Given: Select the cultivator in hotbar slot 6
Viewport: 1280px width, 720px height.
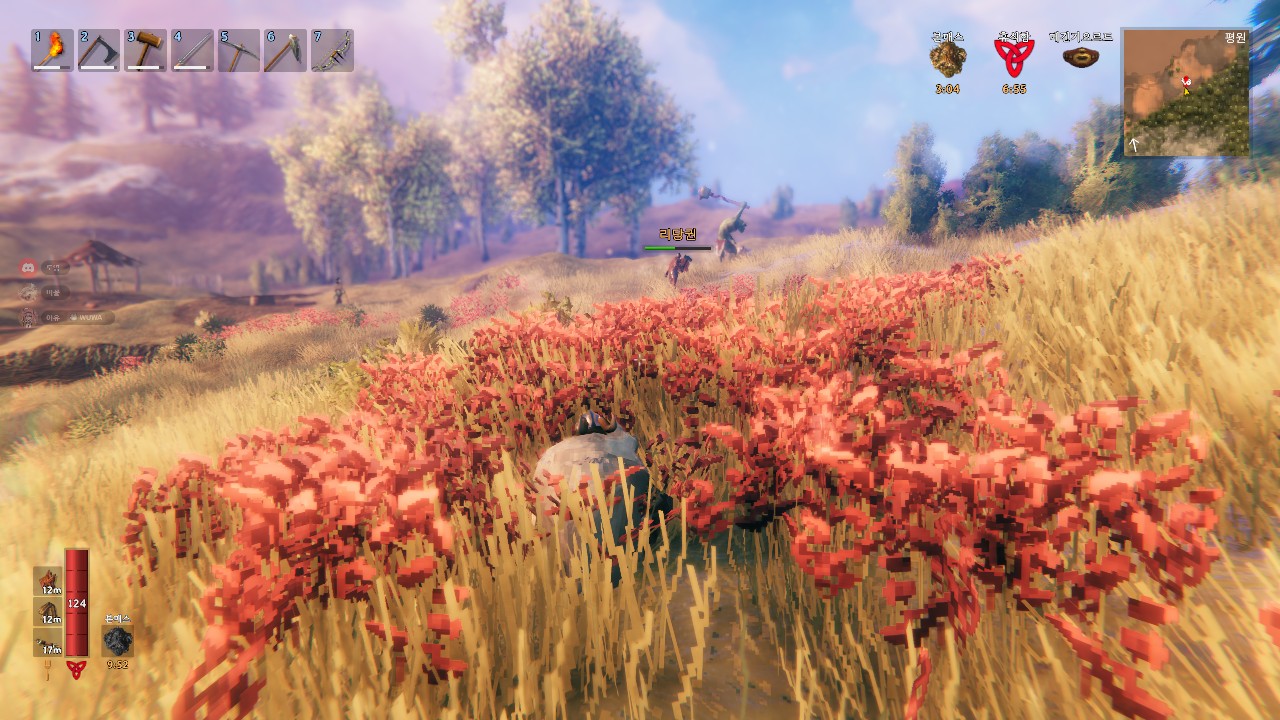Looking at the screenshot, I should coord(285,50).
